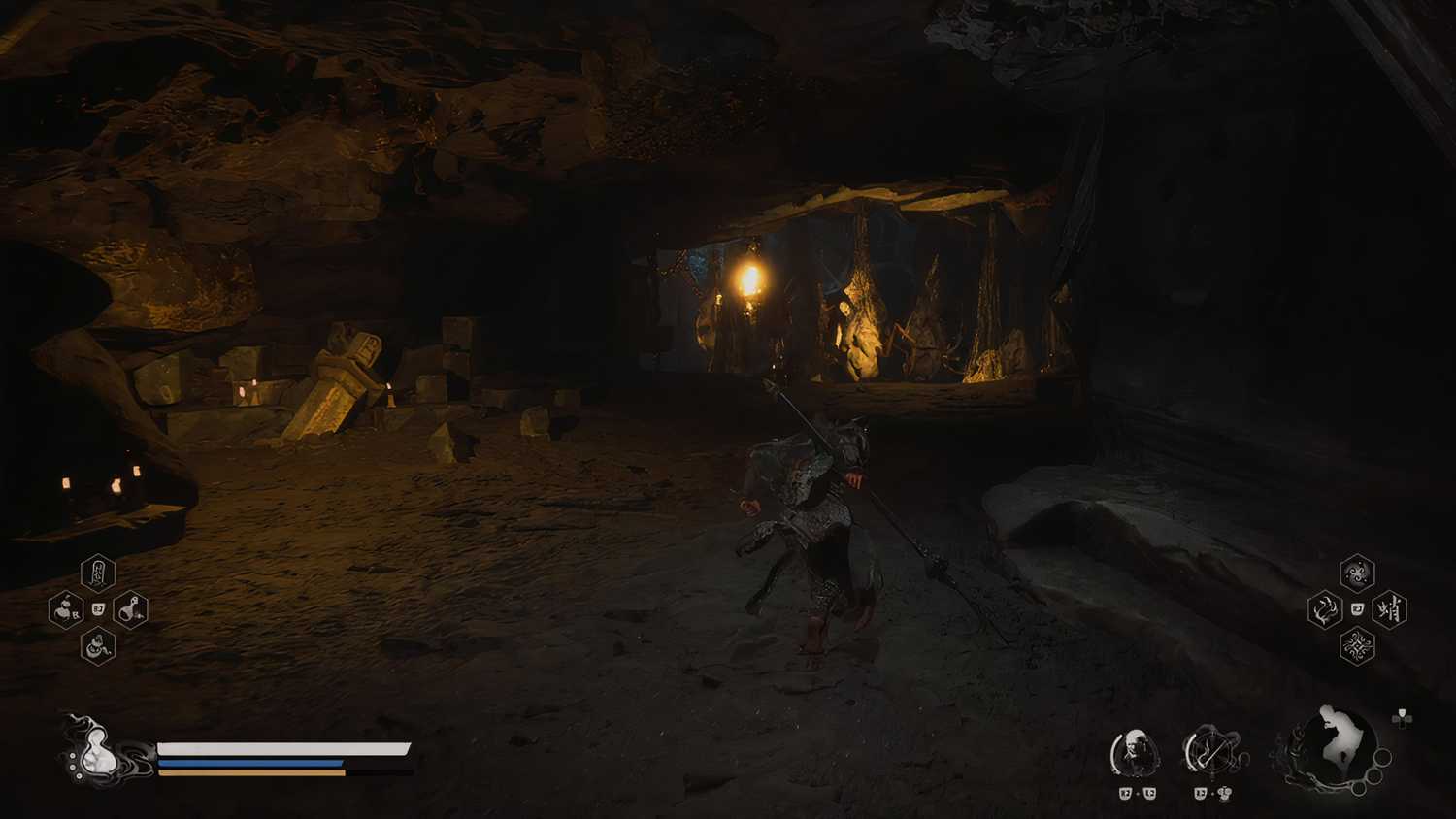The image size is (1456, 819).
Task: Select the gourd flask item slot
Action: click(x=130, y=610)
